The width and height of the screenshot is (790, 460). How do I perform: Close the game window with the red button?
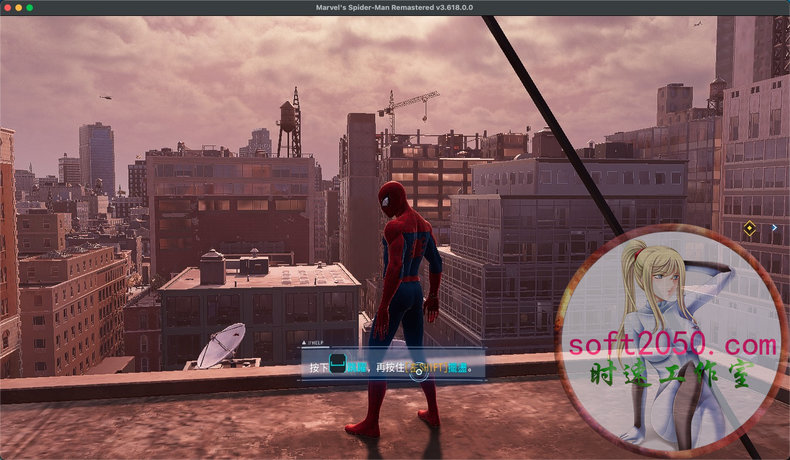pyautogui.click(x=6, y=7)
